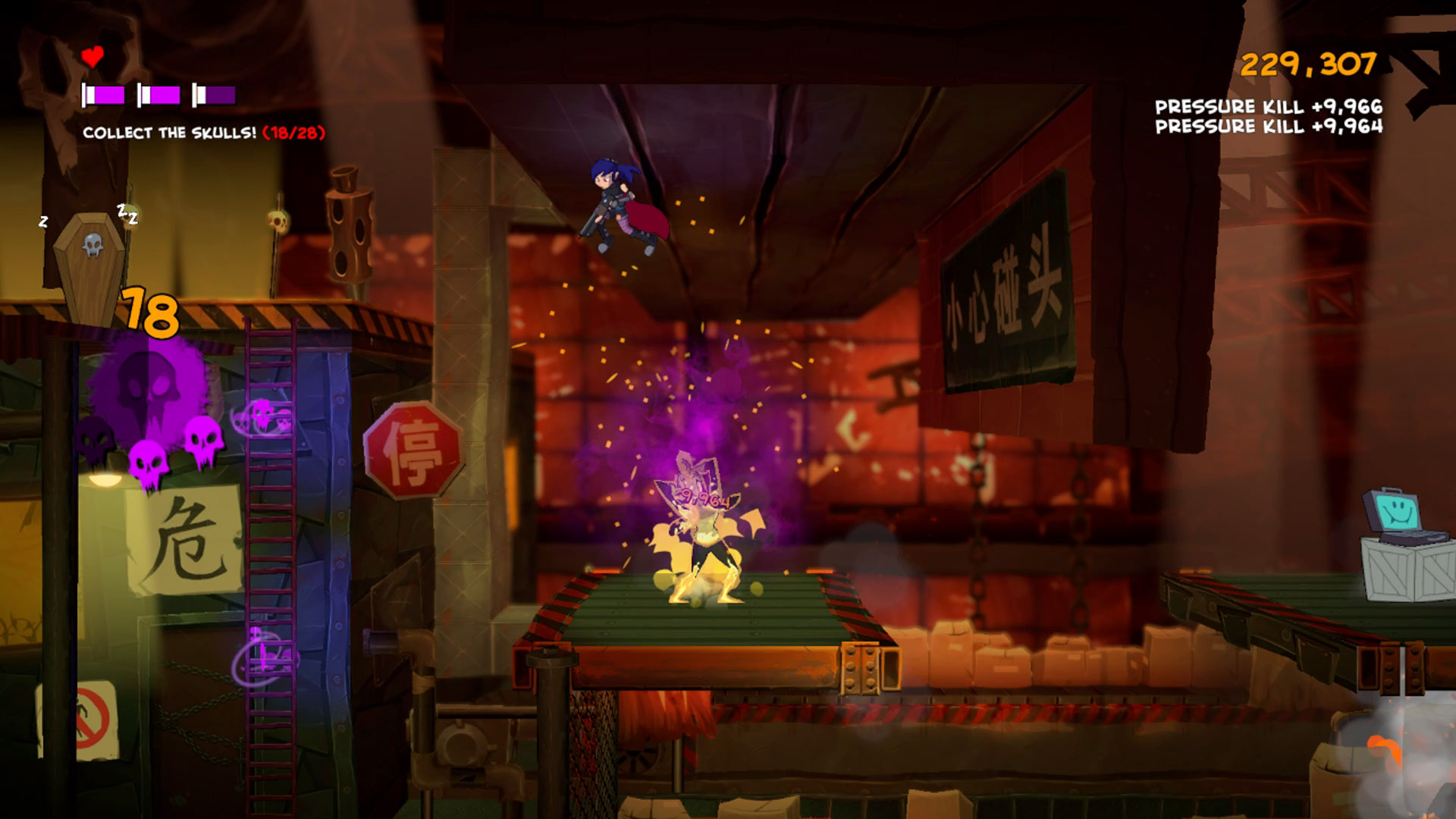Select the gray skull on the coffin
Image resolution: width=1456 pixels, height=819 pixels.
(93, 245)
